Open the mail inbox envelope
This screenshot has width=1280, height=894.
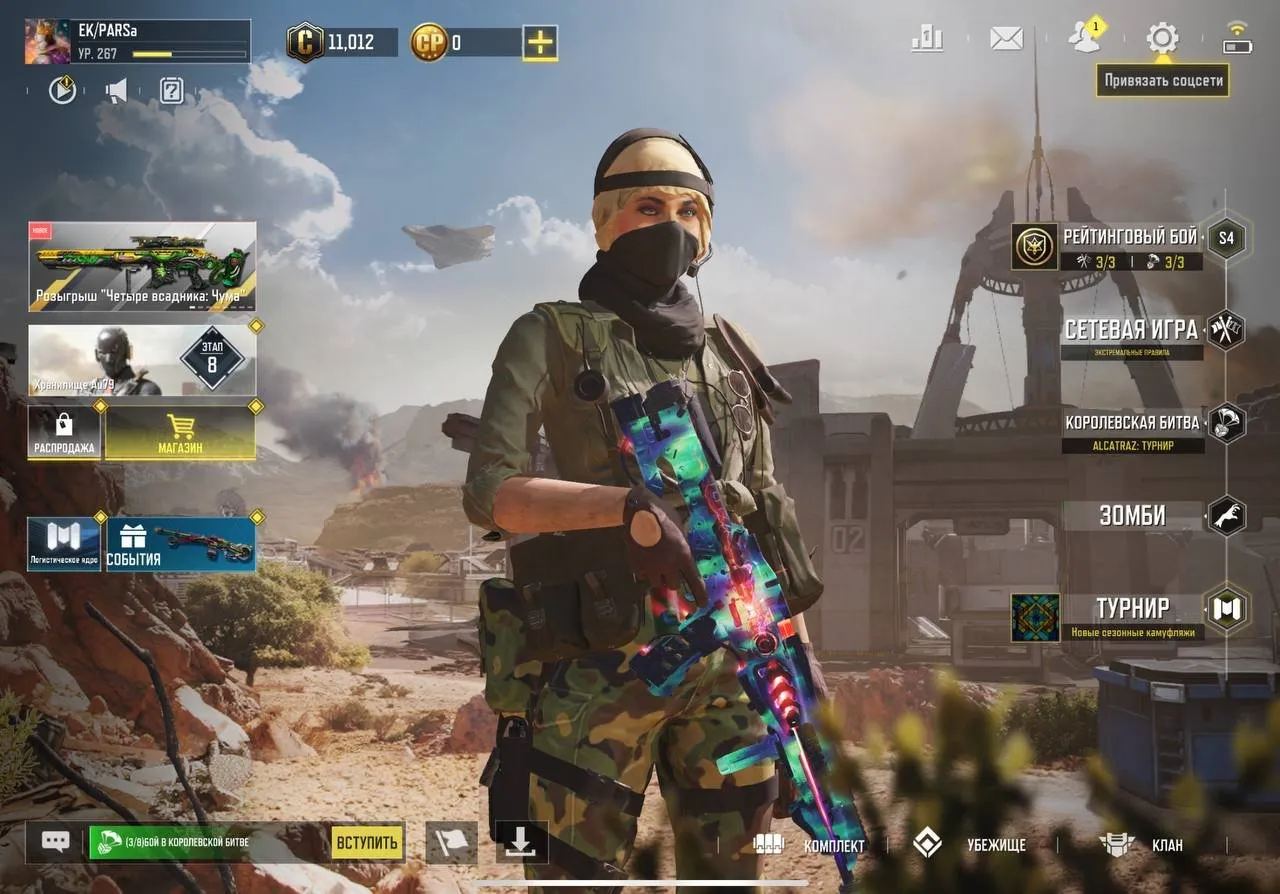(1006, 39)
